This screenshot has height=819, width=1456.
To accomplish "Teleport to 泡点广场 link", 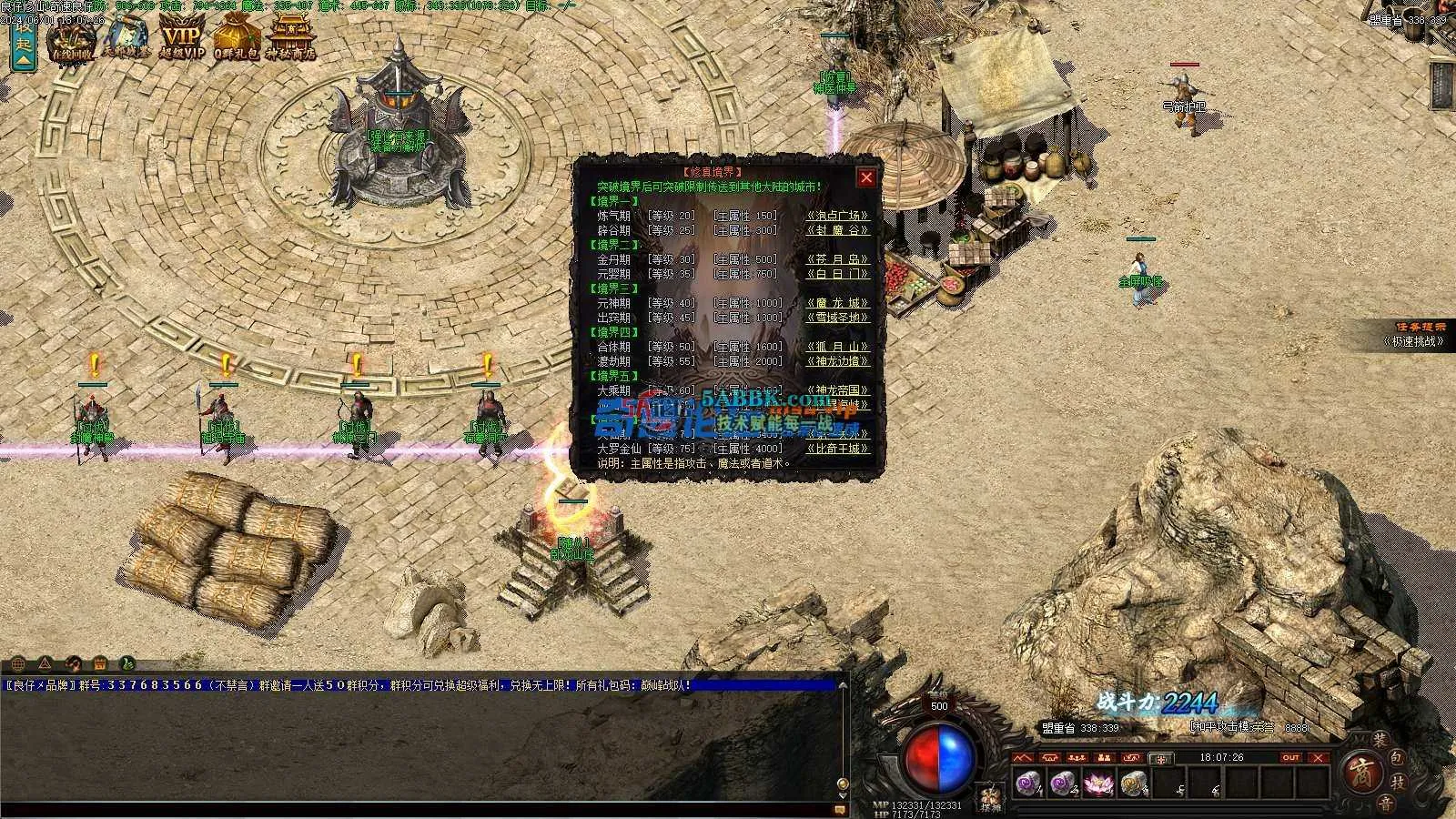I will point(838,216).
